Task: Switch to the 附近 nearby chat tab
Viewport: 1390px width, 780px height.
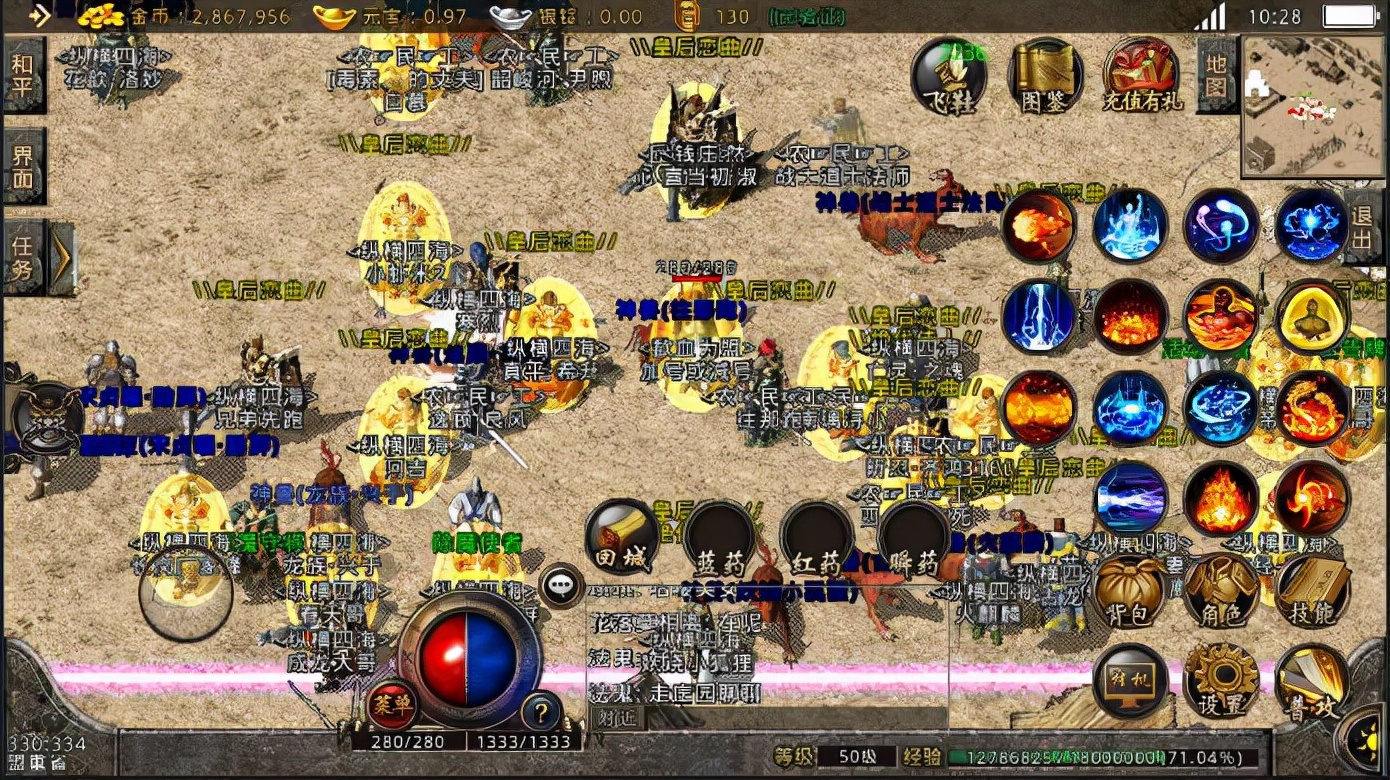Action: click(616, 716)
